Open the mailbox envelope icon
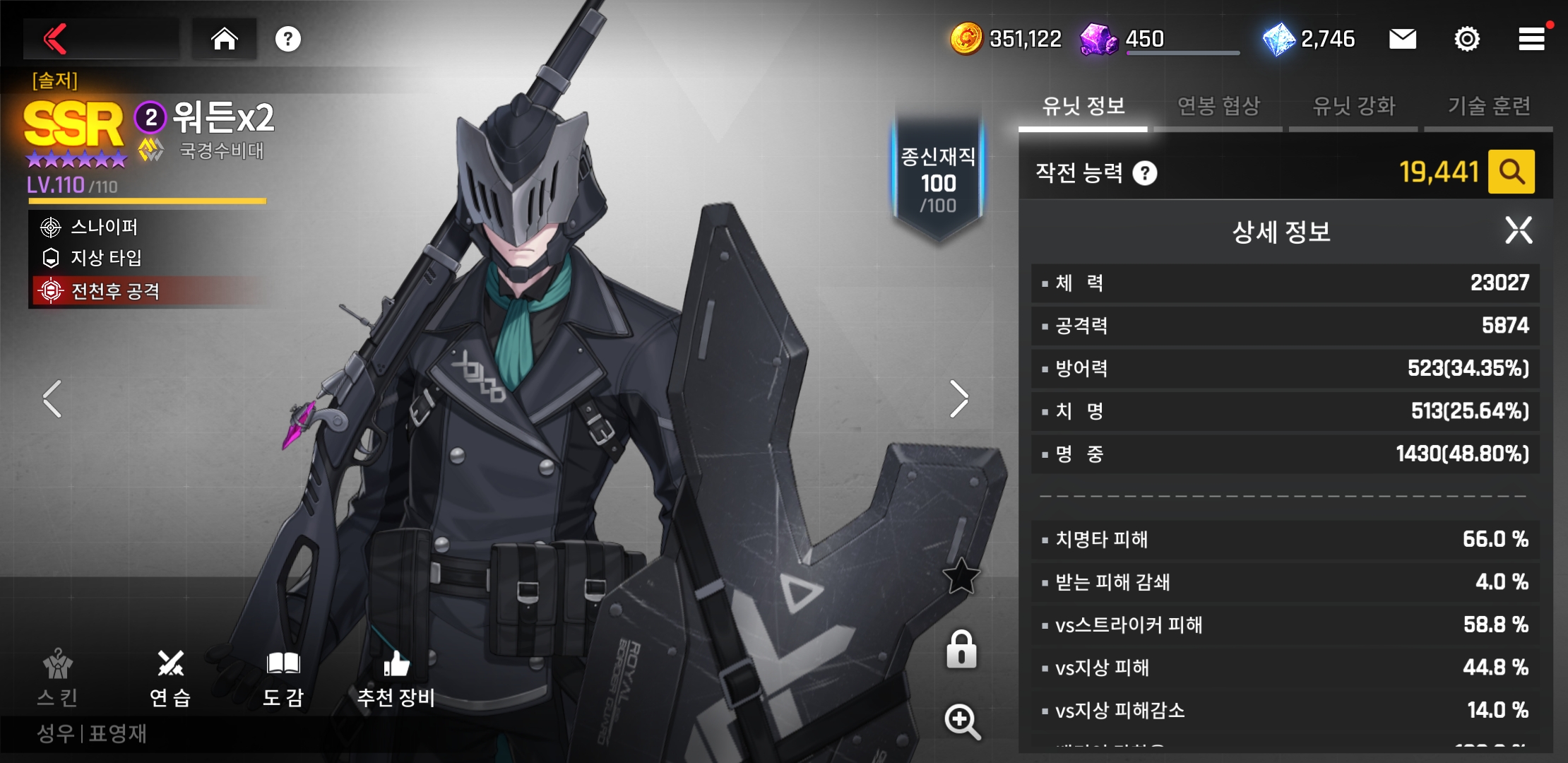The height and width of the screenshot is (763, 1568). pos(1402,39)
